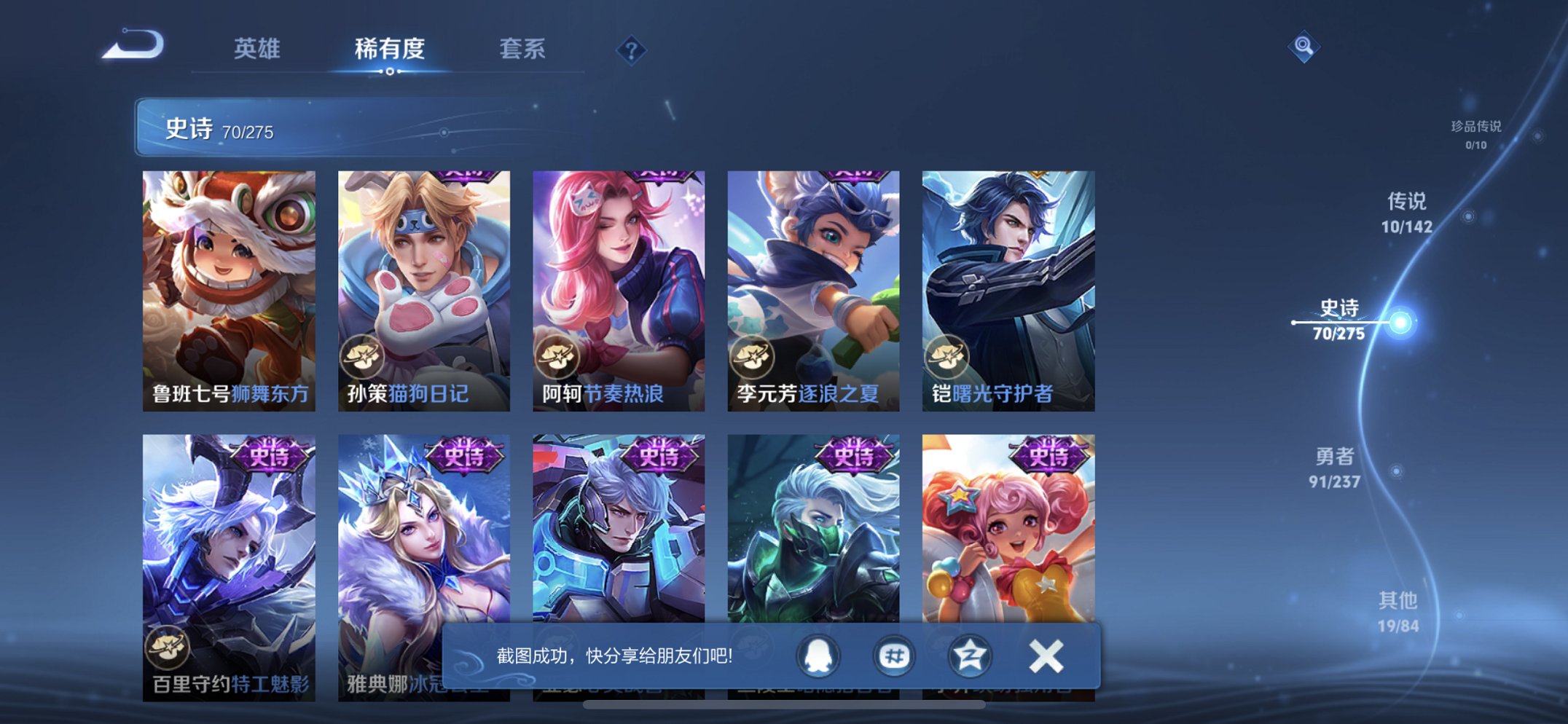This screenshot has width=1568, height=724.
Task: Tap the back arrow logo top left
Action: 132,45
